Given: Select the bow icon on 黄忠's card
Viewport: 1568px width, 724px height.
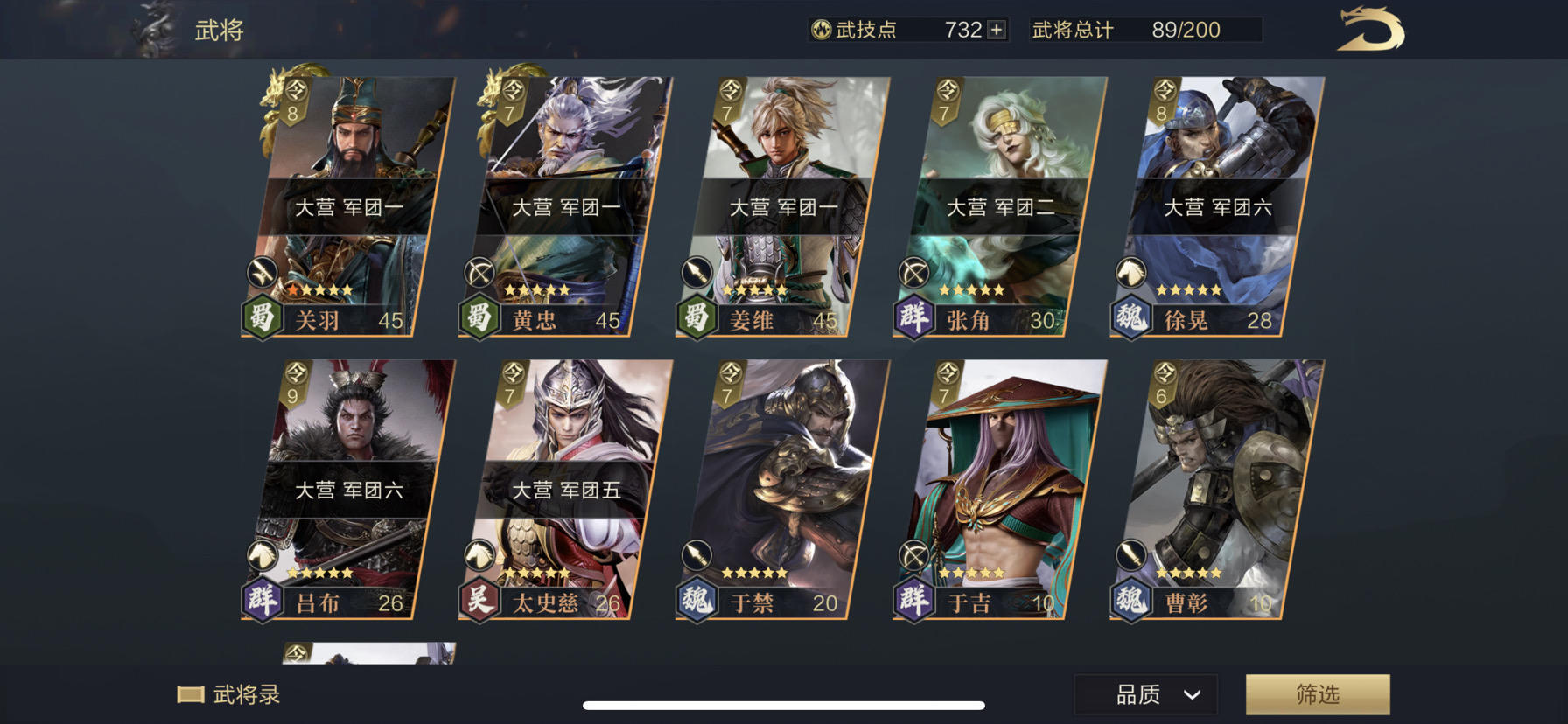Looking at the screenshot, I should point(480,273).
